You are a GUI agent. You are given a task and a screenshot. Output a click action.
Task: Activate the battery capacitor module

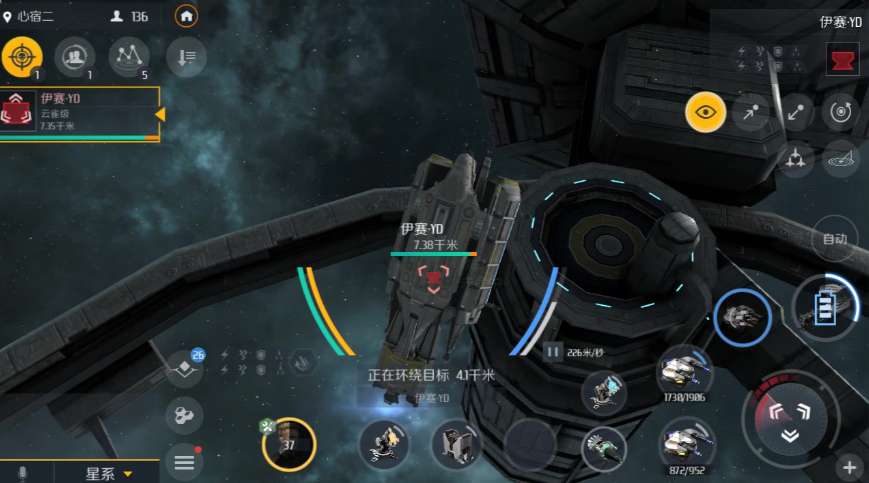824,307
